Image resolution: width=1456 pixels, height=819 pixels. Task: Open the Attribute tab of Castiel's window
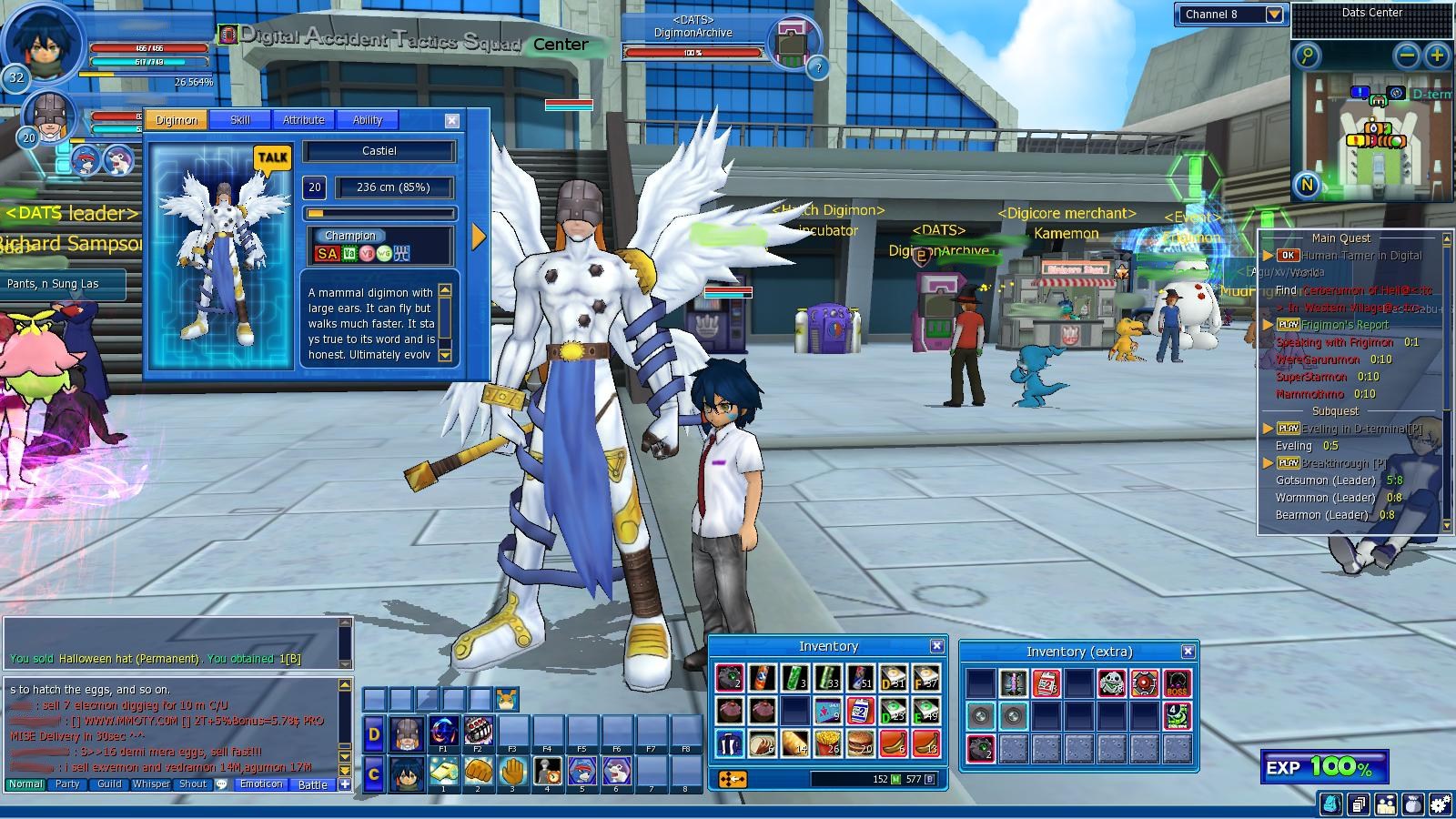303,119
